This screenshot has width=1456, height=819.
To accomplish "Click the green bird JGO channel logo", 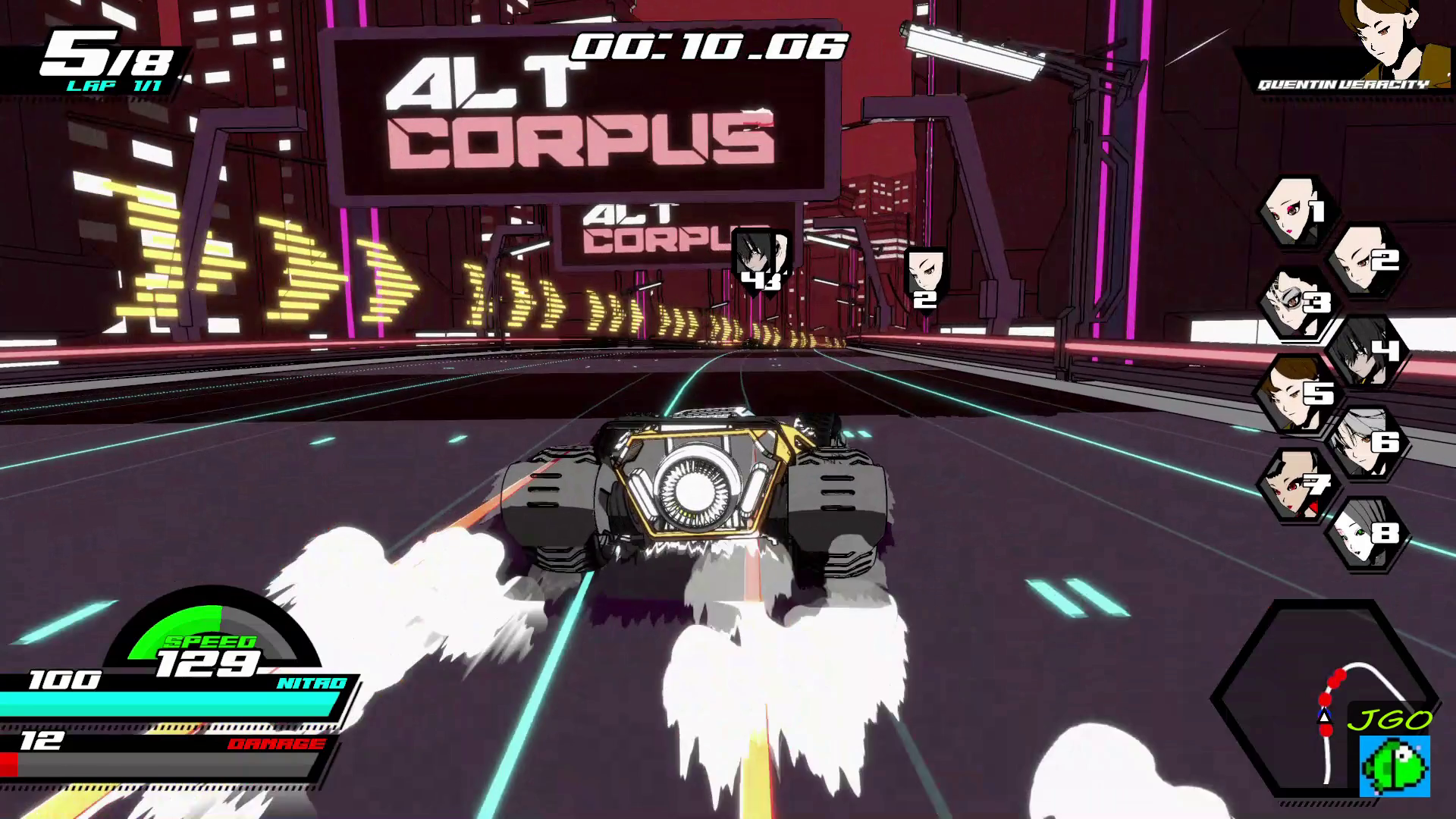I will click(x=1394, y=766).
